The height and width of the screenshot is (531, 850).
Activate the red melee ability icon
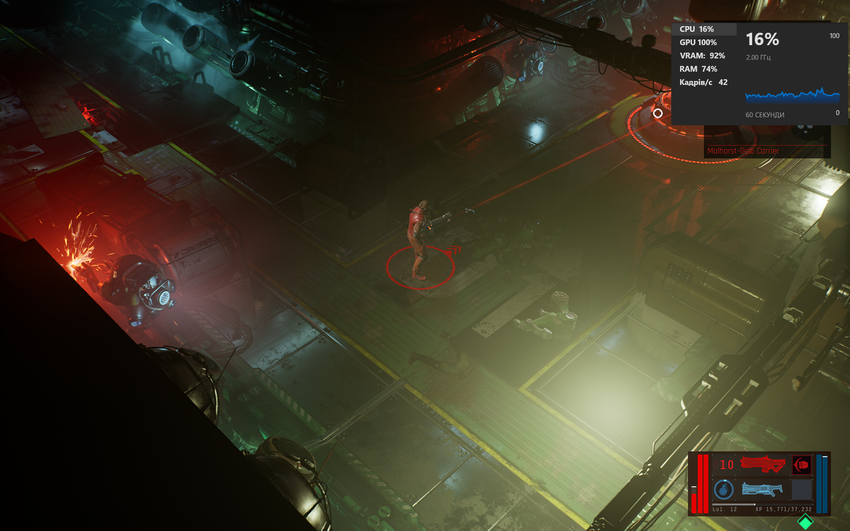801,464
